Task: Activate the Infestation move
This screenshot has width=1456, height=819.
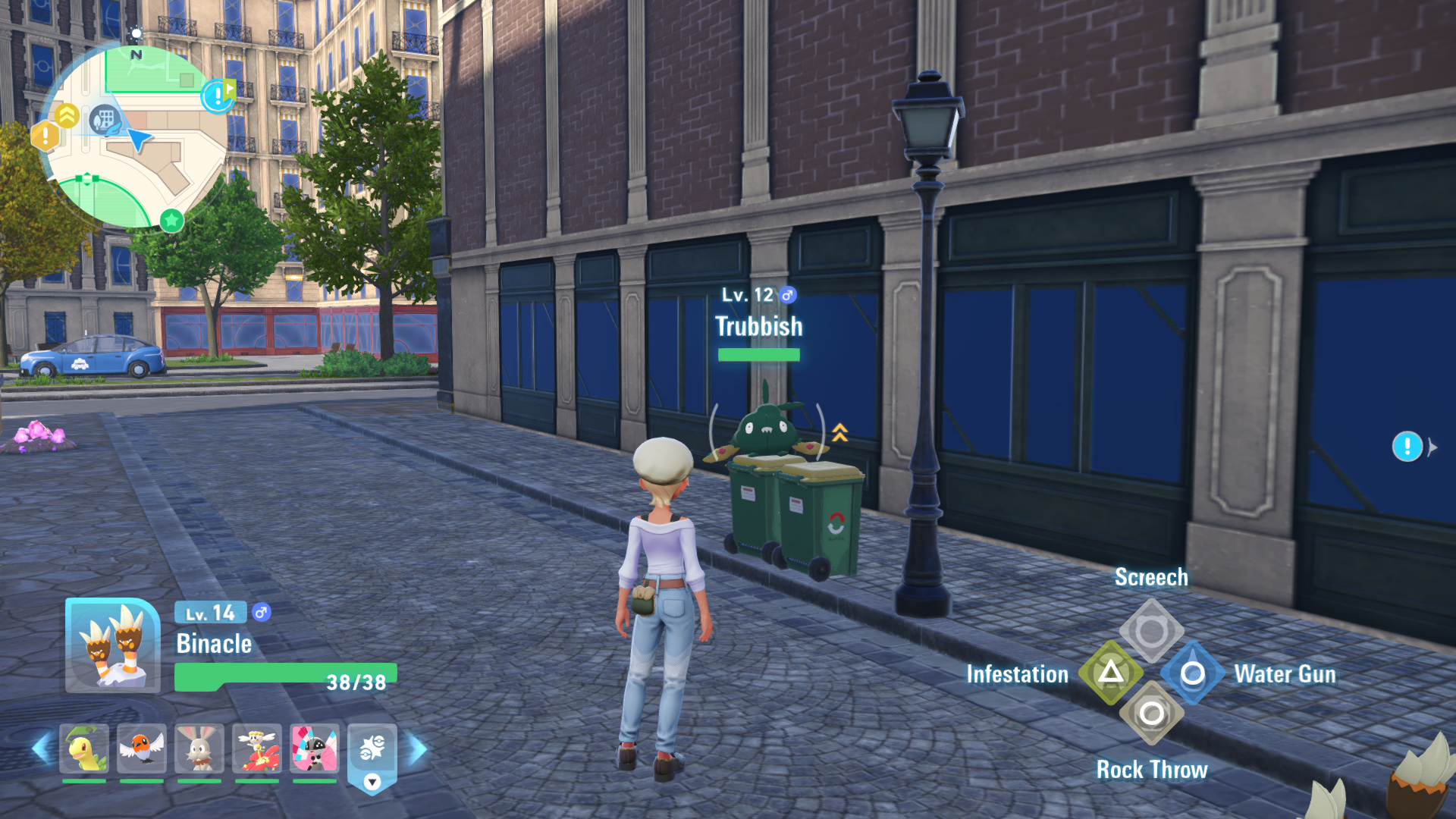Action: pos(1111,673)
